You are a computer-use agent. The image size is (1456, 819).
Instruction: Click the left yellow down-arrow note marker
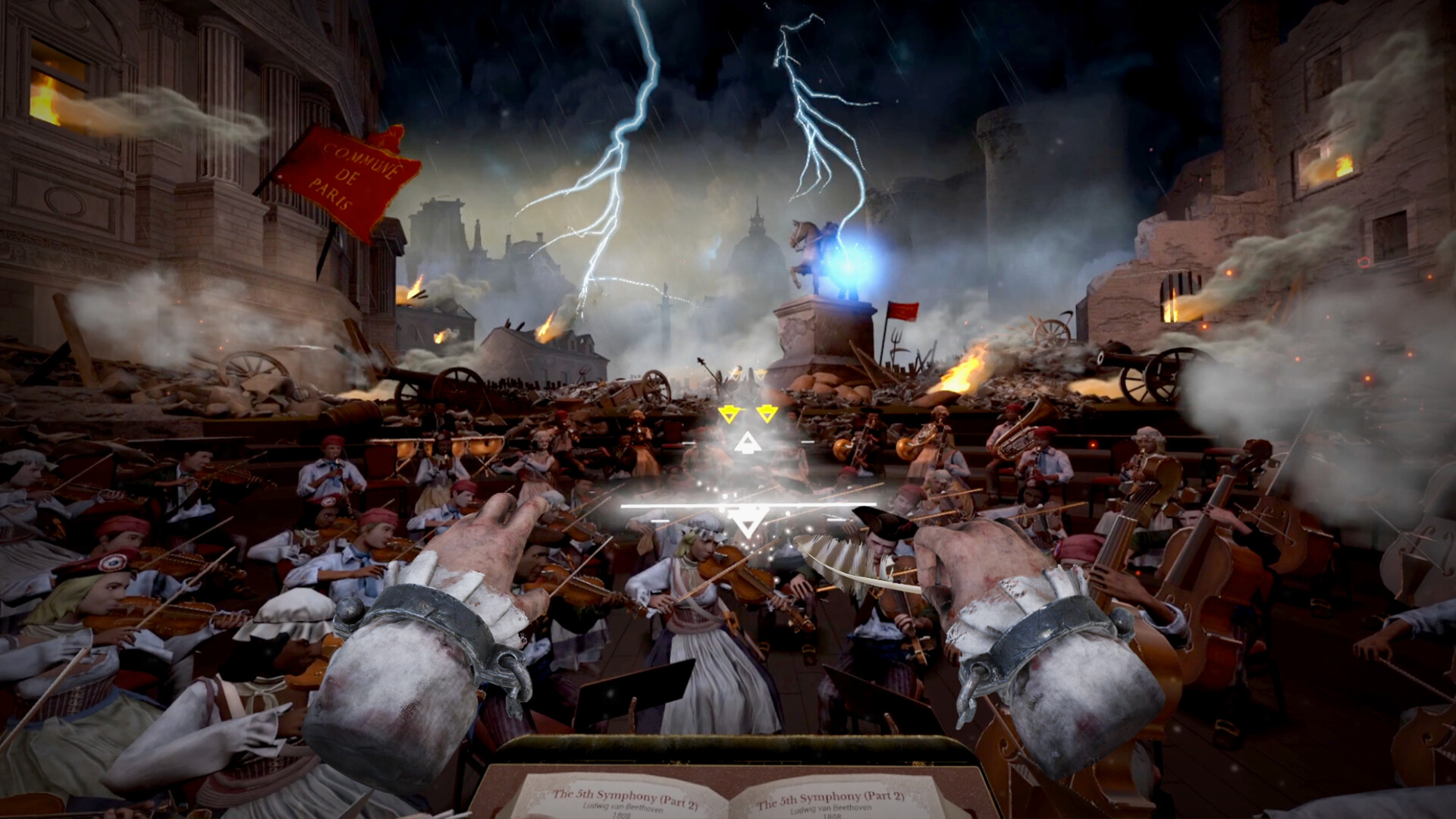pos(729,413)
